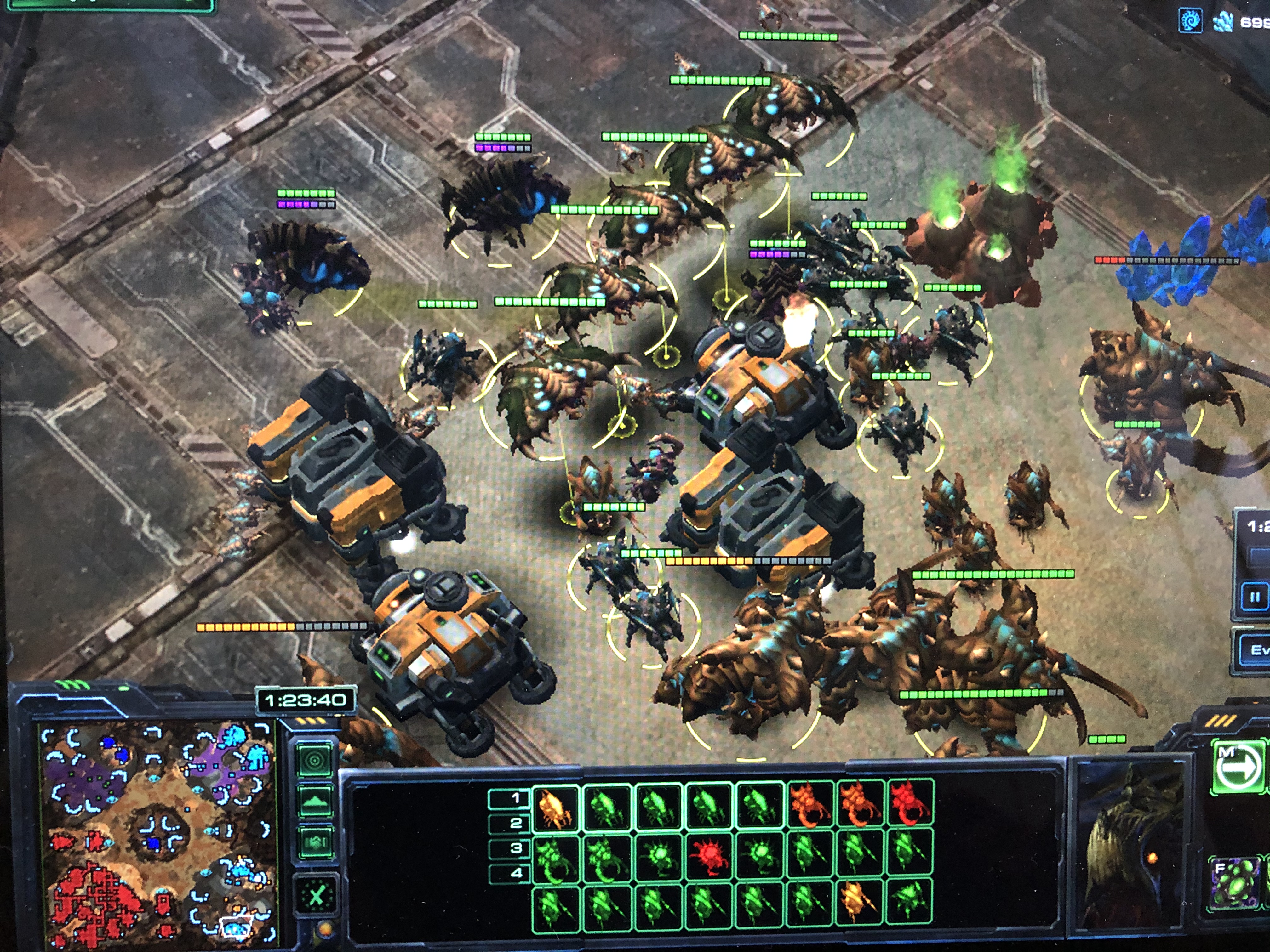
Task: Activate the minimap ping button
Action: point(315,761)
